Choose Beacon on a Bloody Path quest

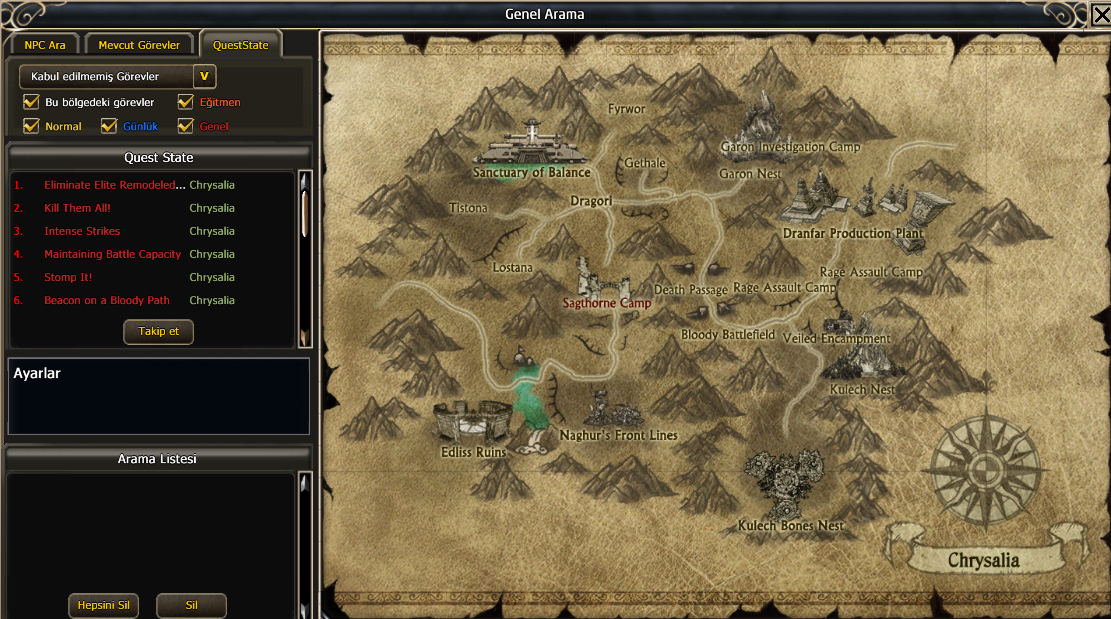point(107,300)
